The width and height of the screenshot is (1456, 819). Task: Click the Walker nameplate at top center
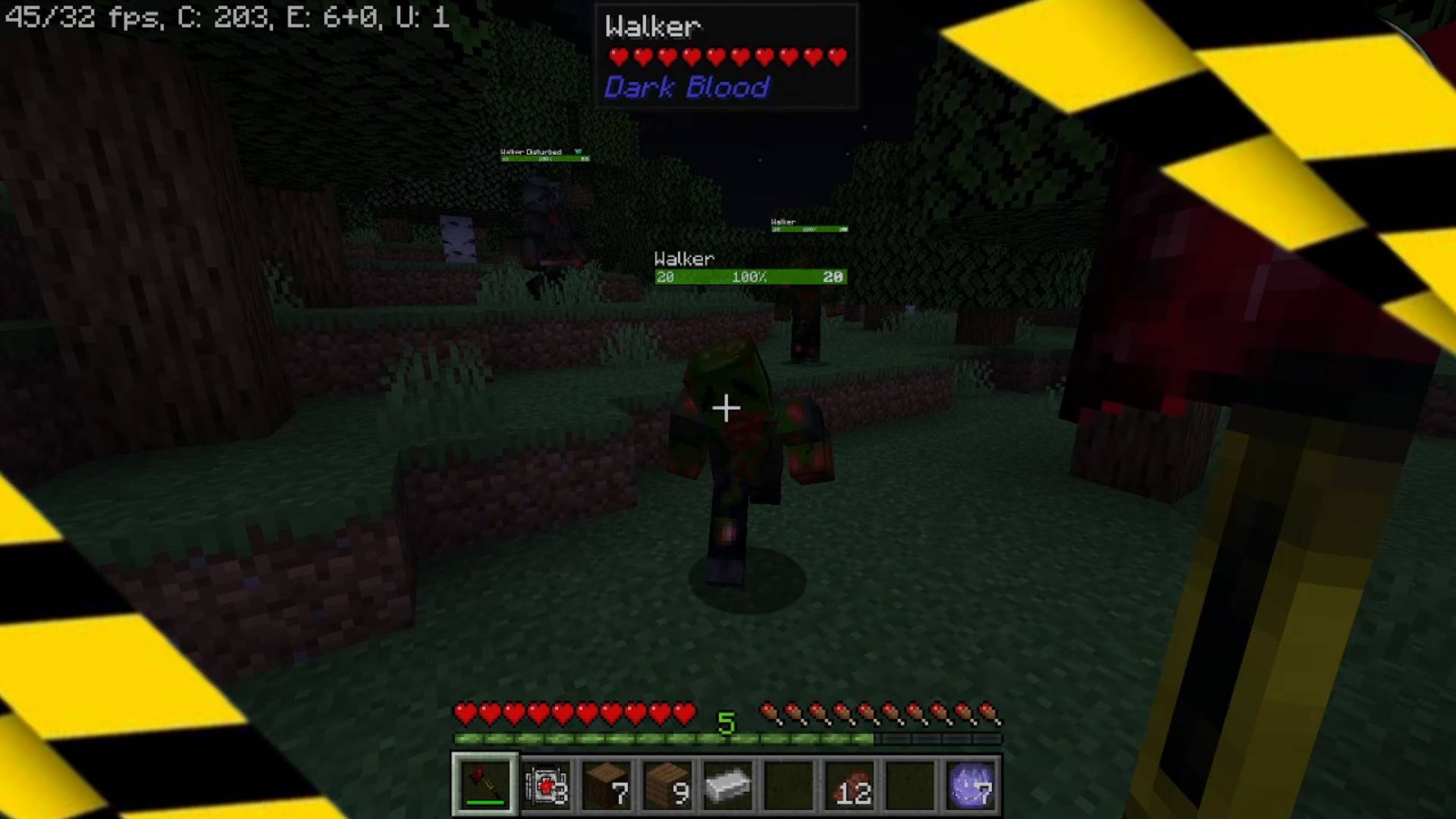pyautogui.click(x=652, y=28)
